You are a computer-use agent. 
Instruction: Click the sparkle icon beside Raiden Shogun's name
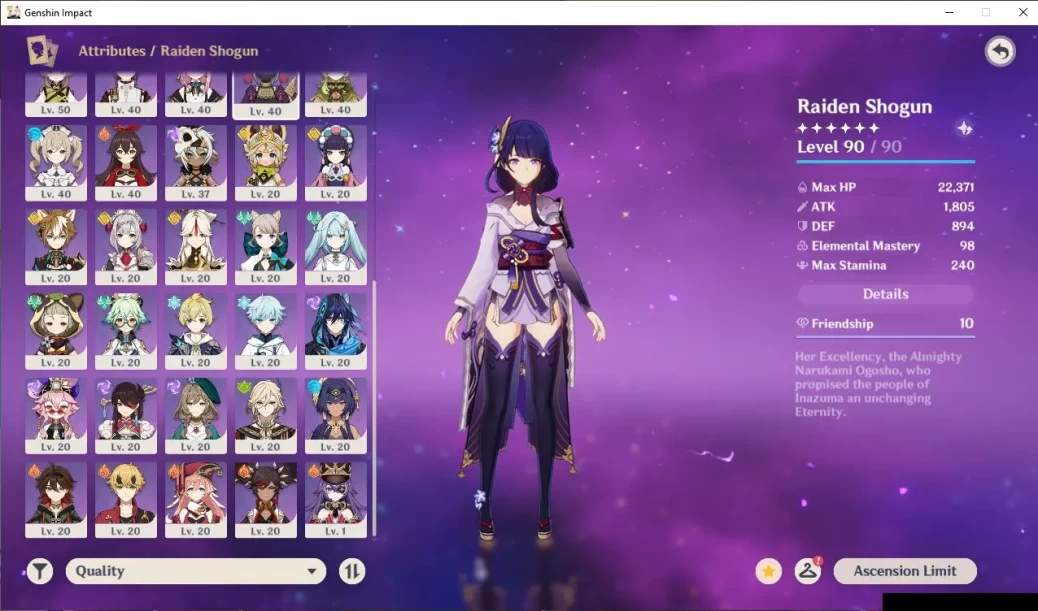point(964,128)
